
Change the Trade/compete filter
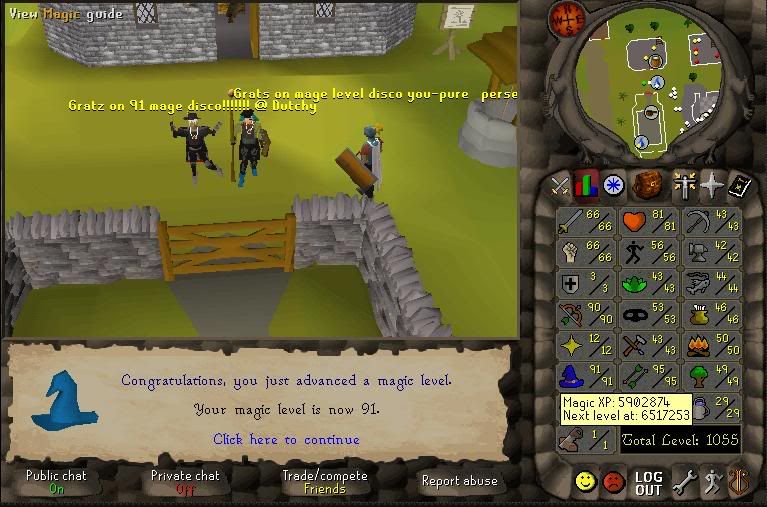click(325, 482)
